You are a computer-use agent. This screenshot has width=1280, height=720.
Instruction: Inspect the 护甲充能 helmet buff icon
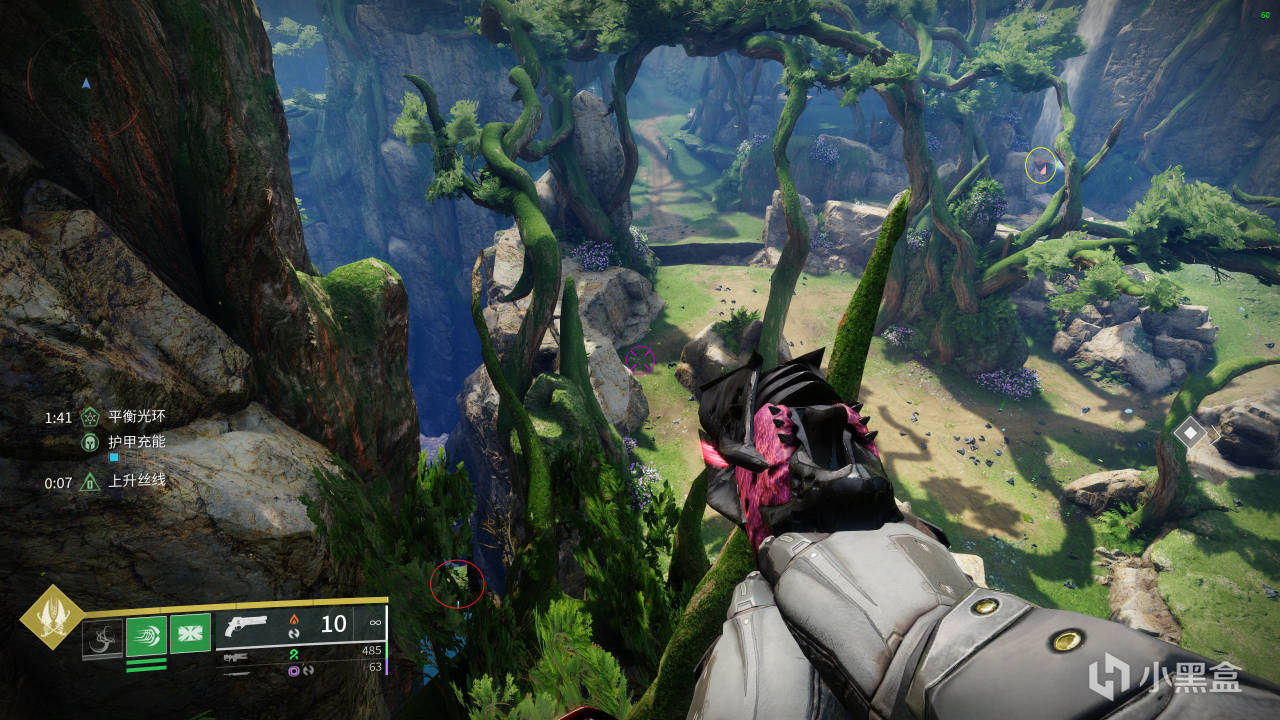tap(90, 441)
